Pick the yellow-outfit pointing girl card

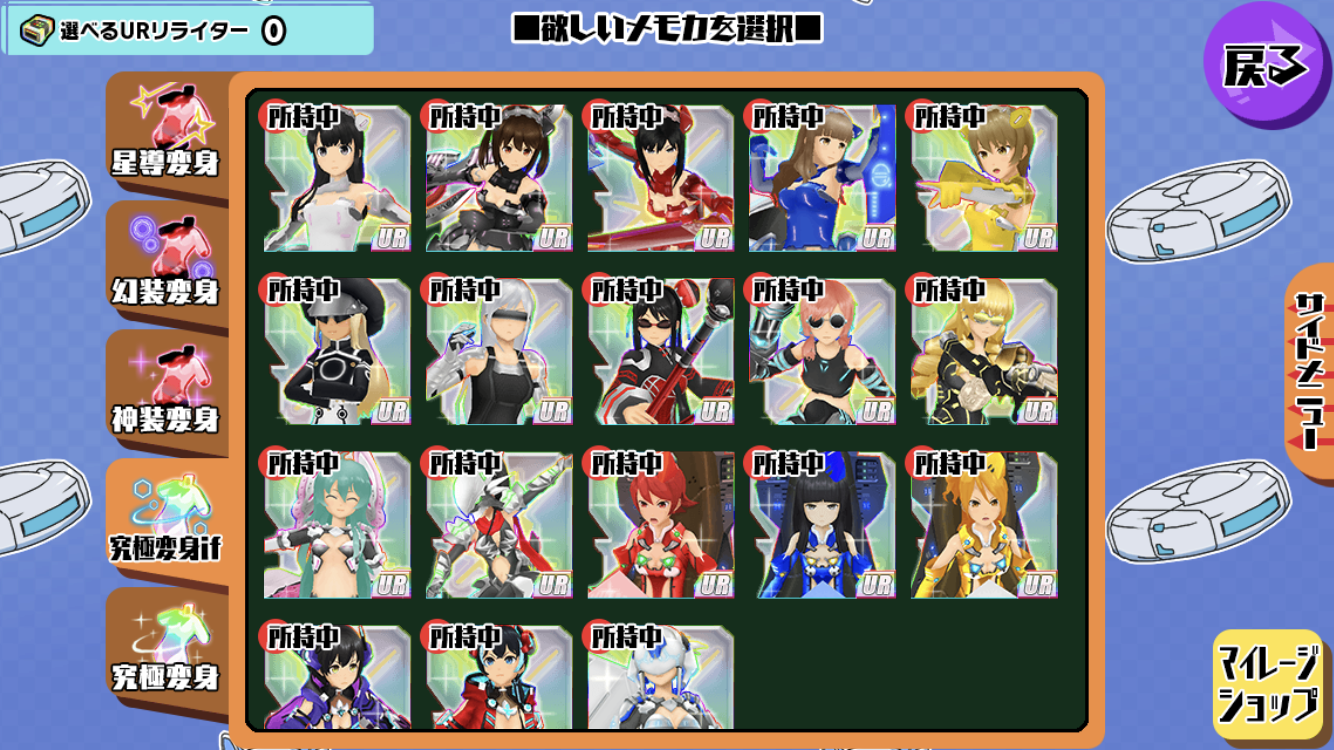[x=984, y=178]
